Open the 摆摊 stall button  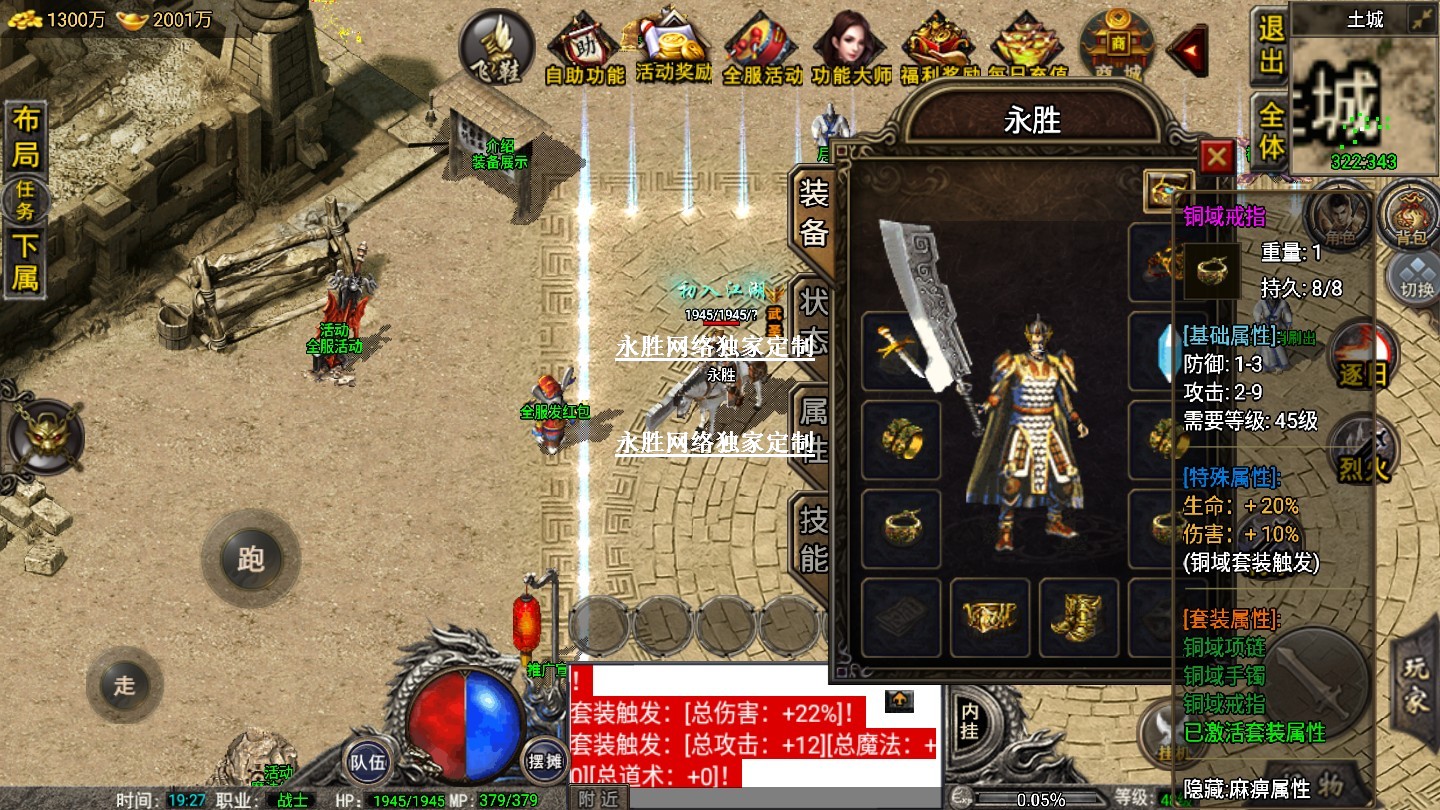tap(545, 762)
